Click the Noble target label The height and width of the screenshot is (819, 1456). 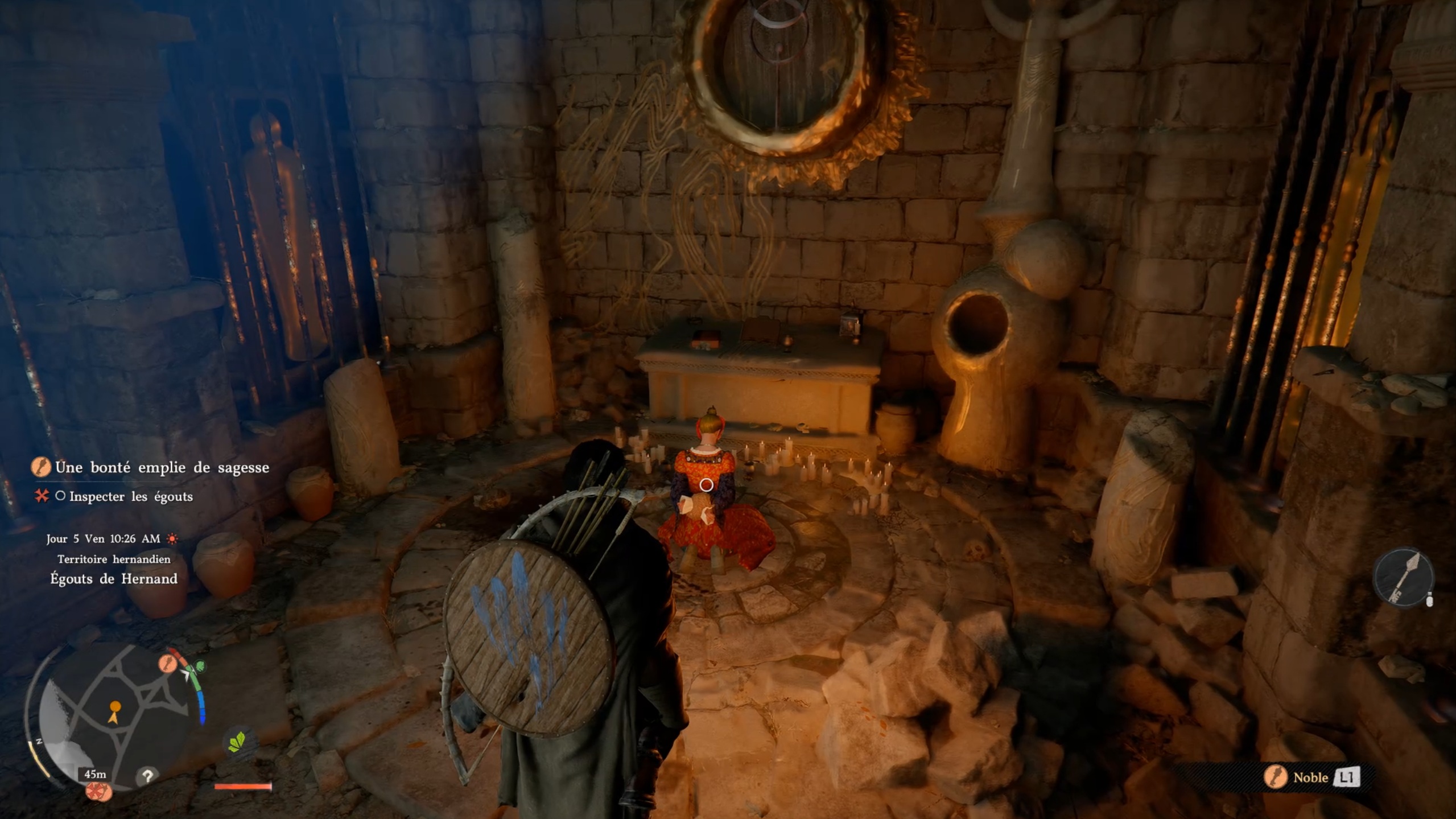[x=1310, y=777]
